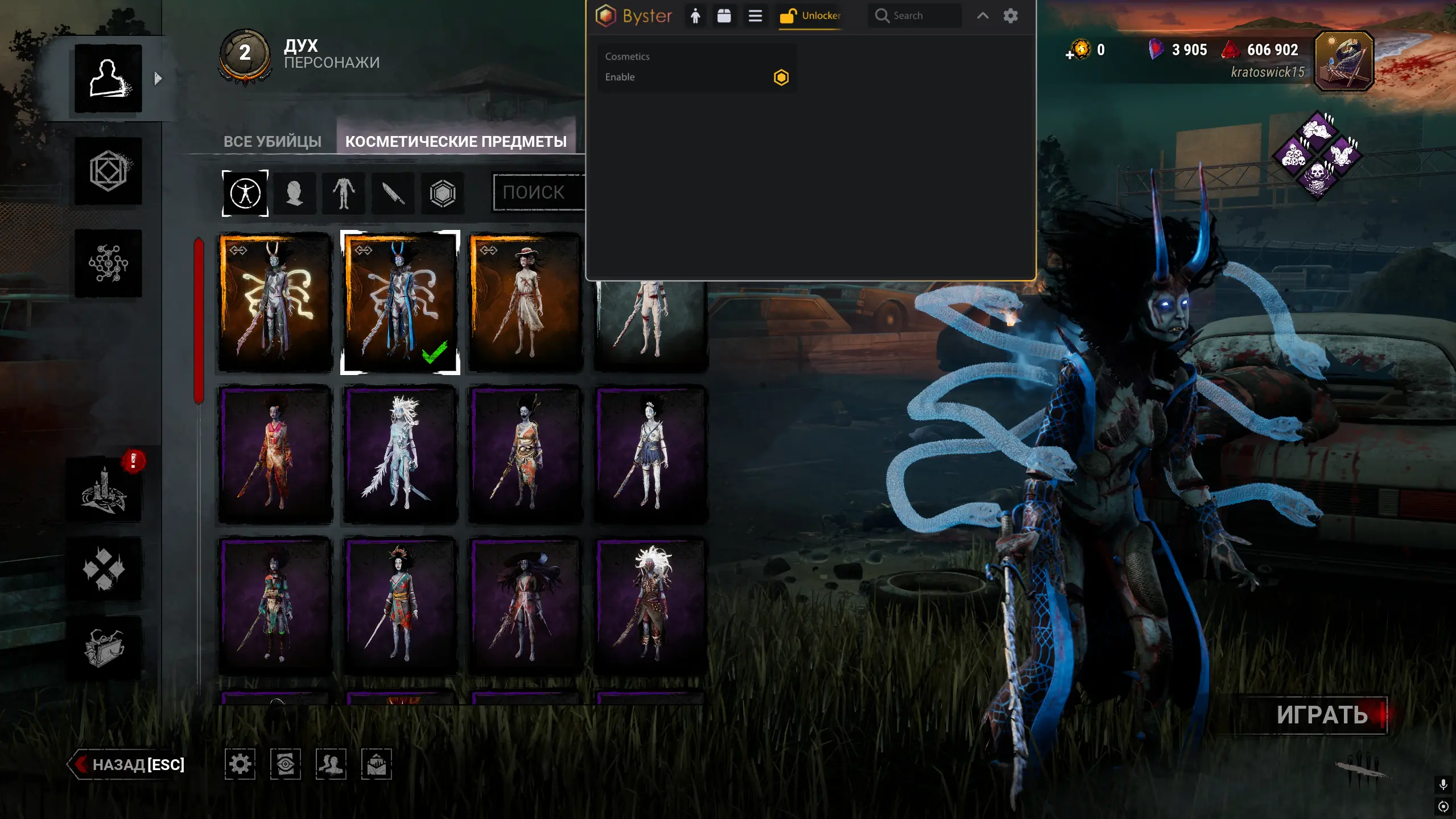Choose the head cosmetics filter
The width and height of the screenshot is (1456, 819).
pyautogui.click(x=294, y=194)
